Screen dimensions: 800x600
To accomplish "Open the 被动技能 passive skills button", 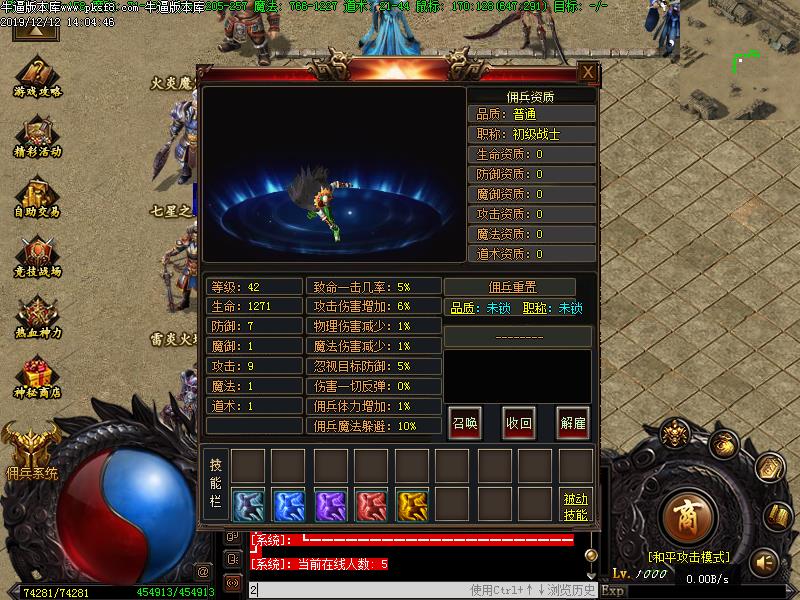I will [x=575, y=506].
